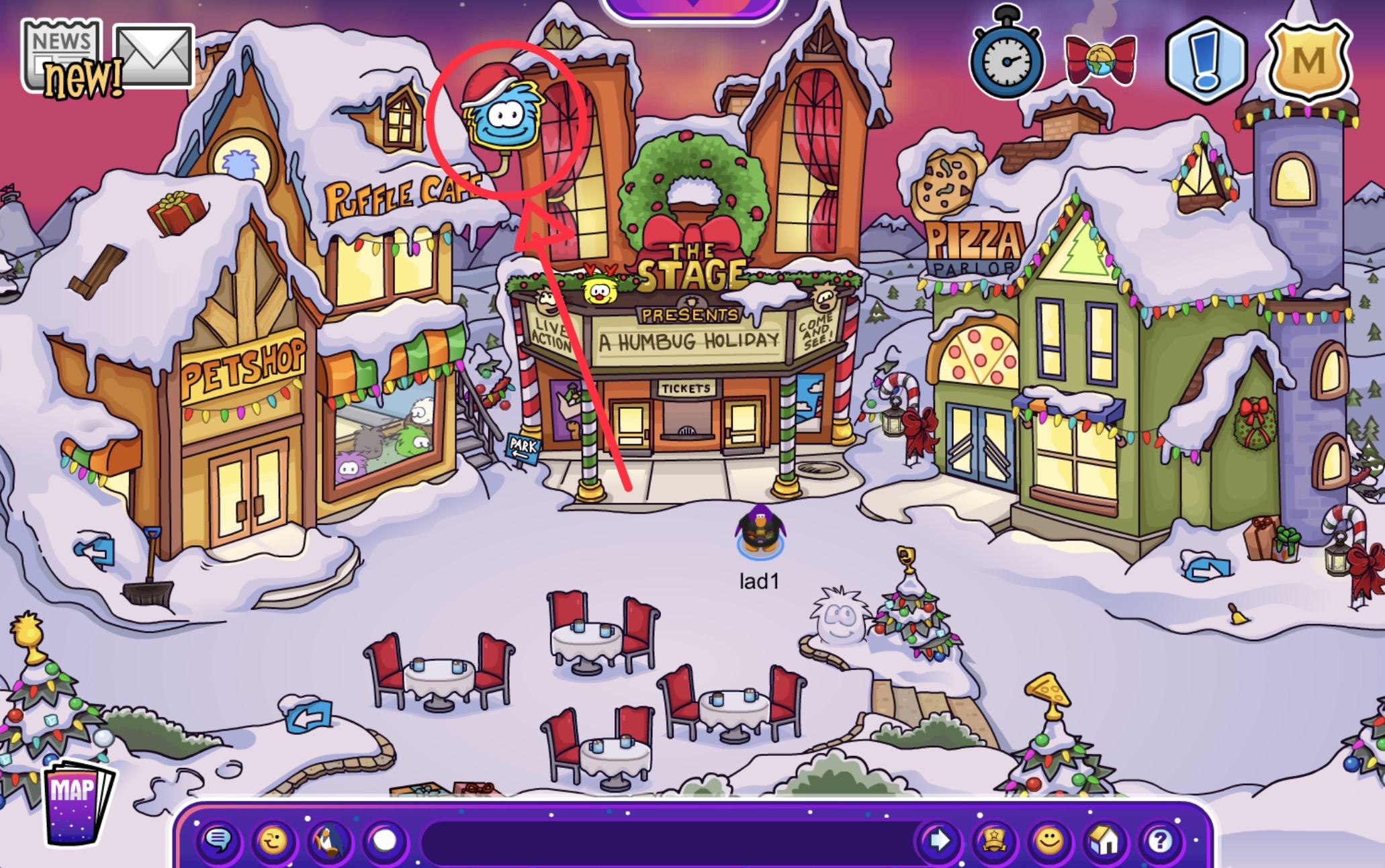
Task: Open the winking face emote menu
Action: [273, 840]
